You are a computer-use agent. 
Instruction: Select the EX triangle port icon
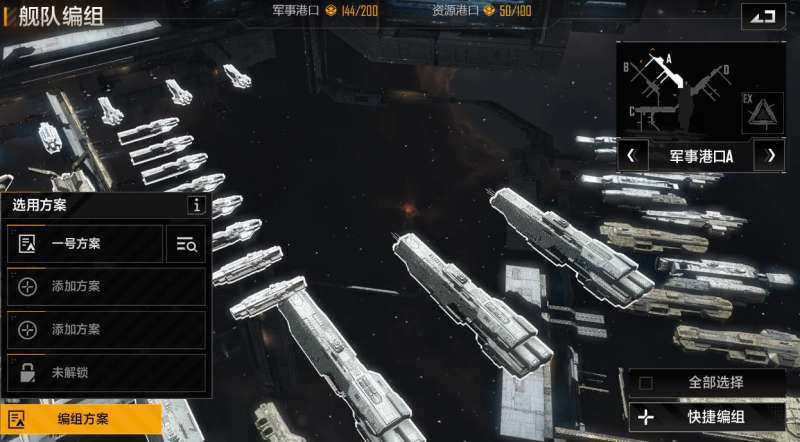pyautogui.click(x=763, y=112)
